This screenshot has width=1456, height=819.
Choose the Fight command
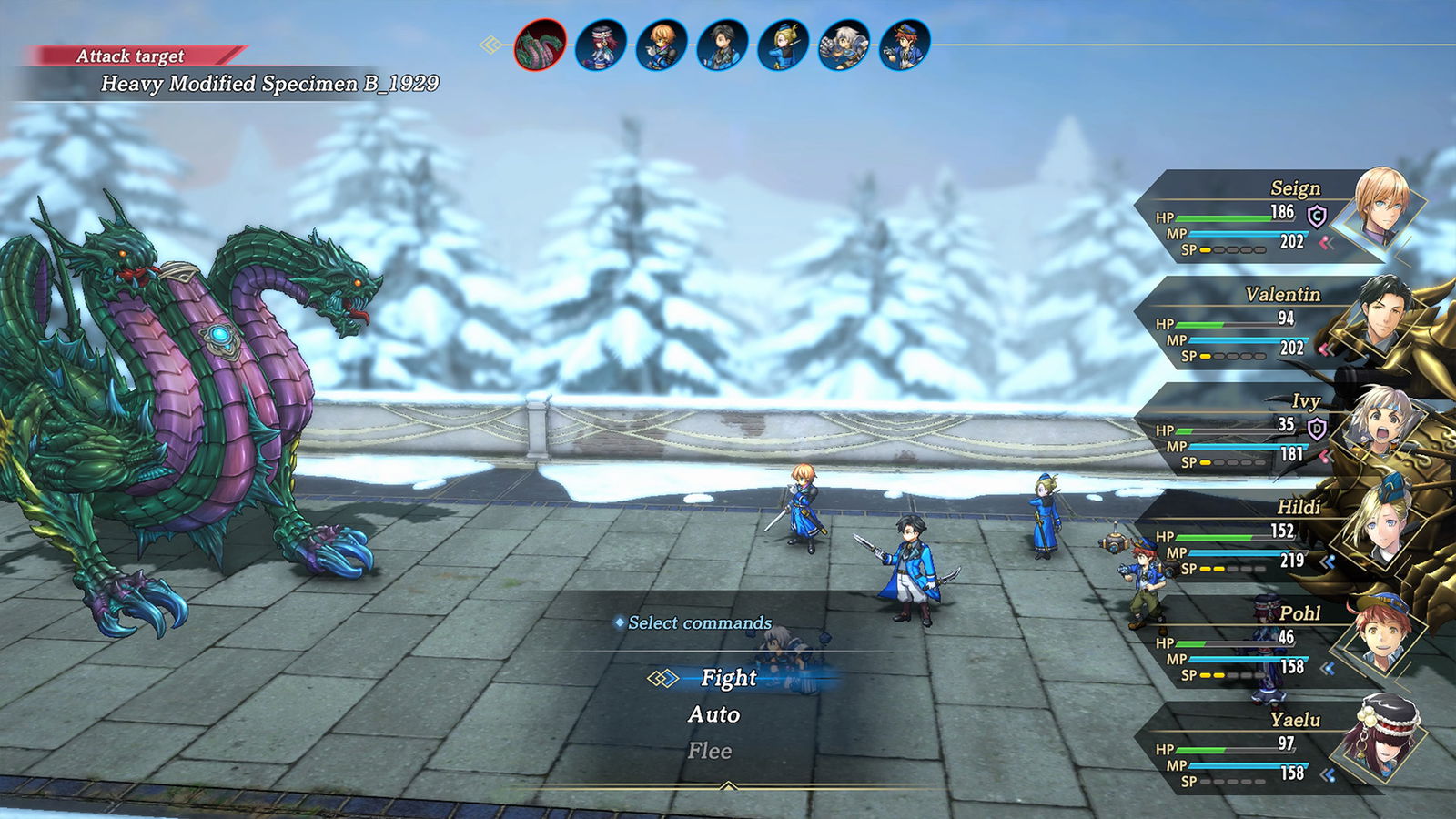(x=728, y=678)
